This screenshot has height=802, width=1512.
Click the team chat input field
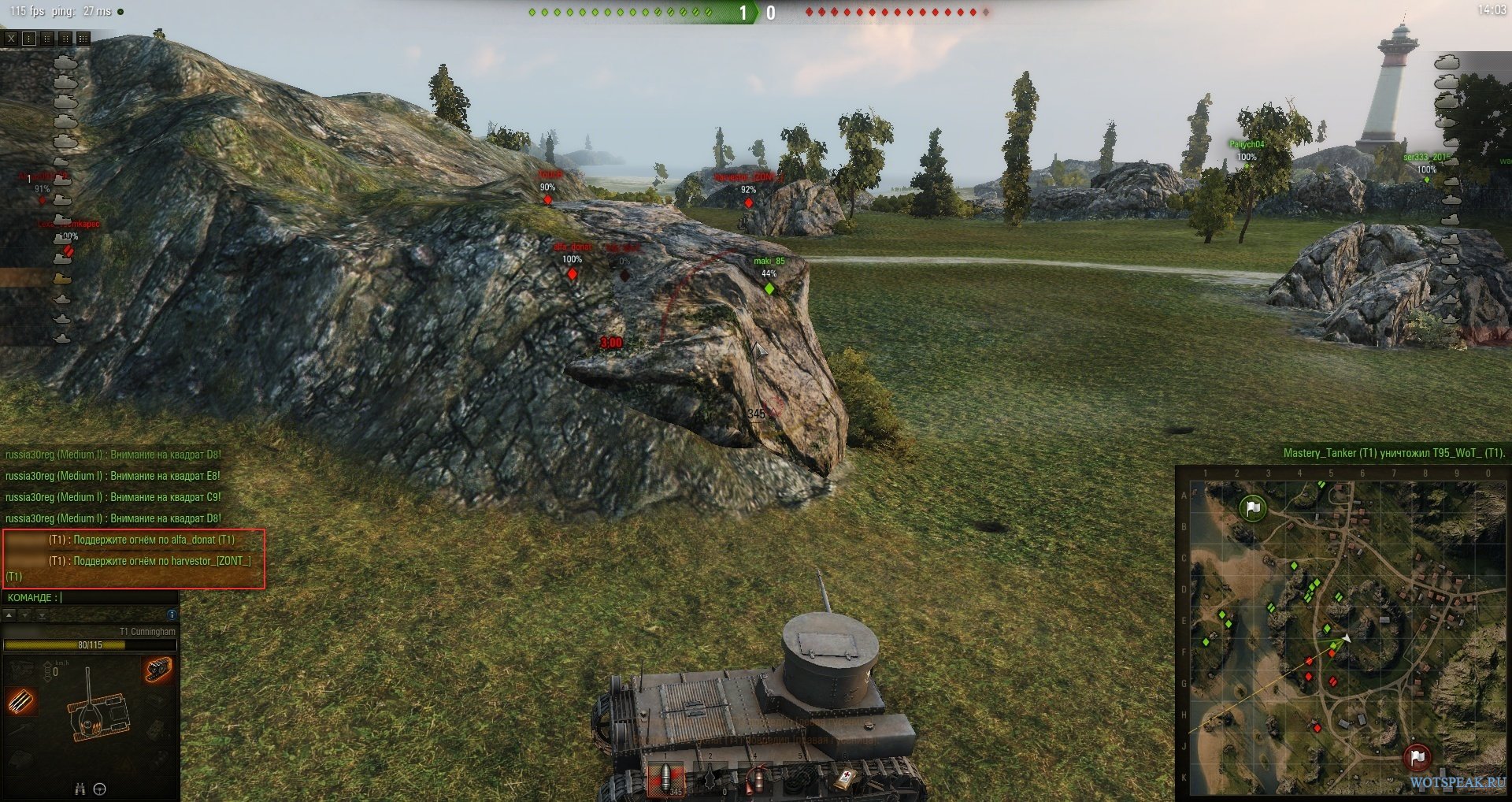(118, 597)
